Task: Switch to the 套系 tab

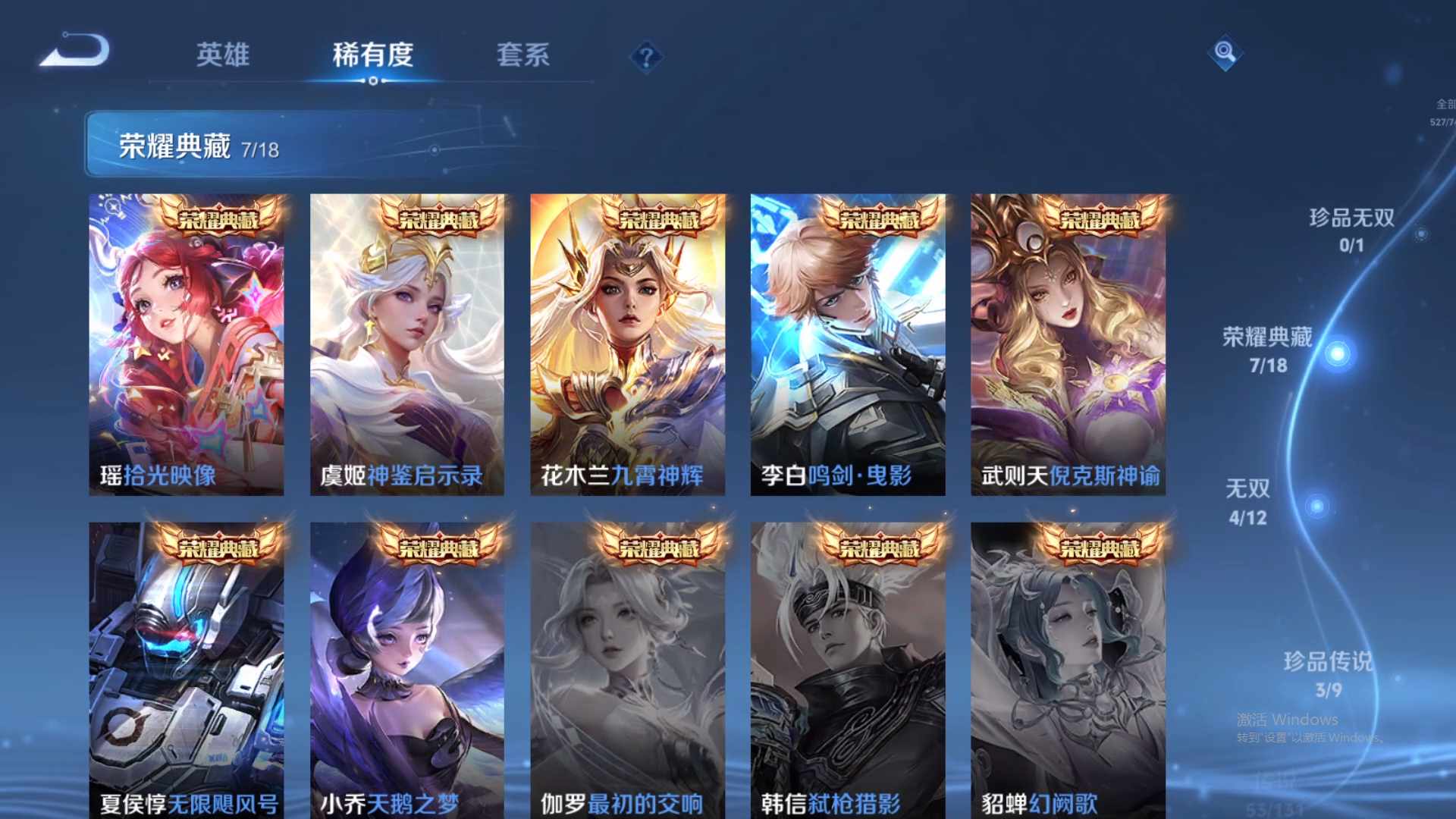Action: tap(524, 55)
